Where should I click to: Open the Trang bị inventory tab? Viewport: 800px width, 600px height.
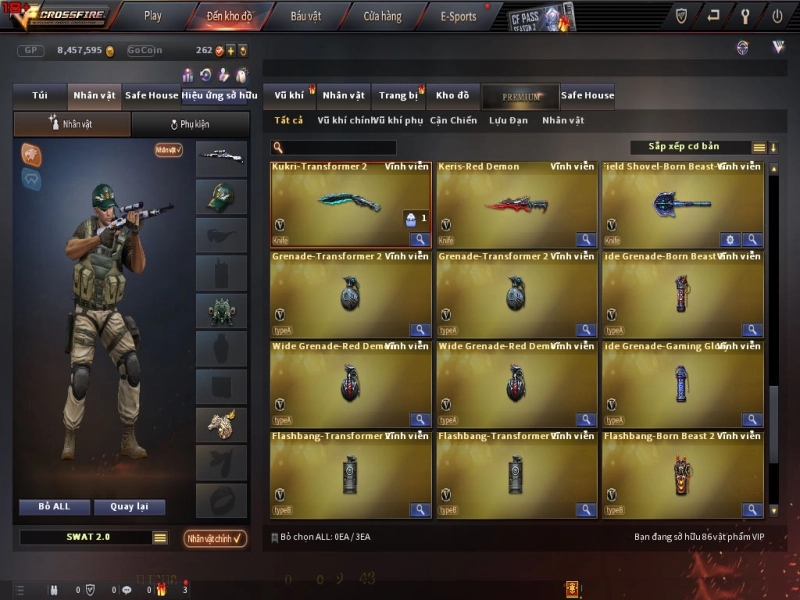(x=398, y=96)
